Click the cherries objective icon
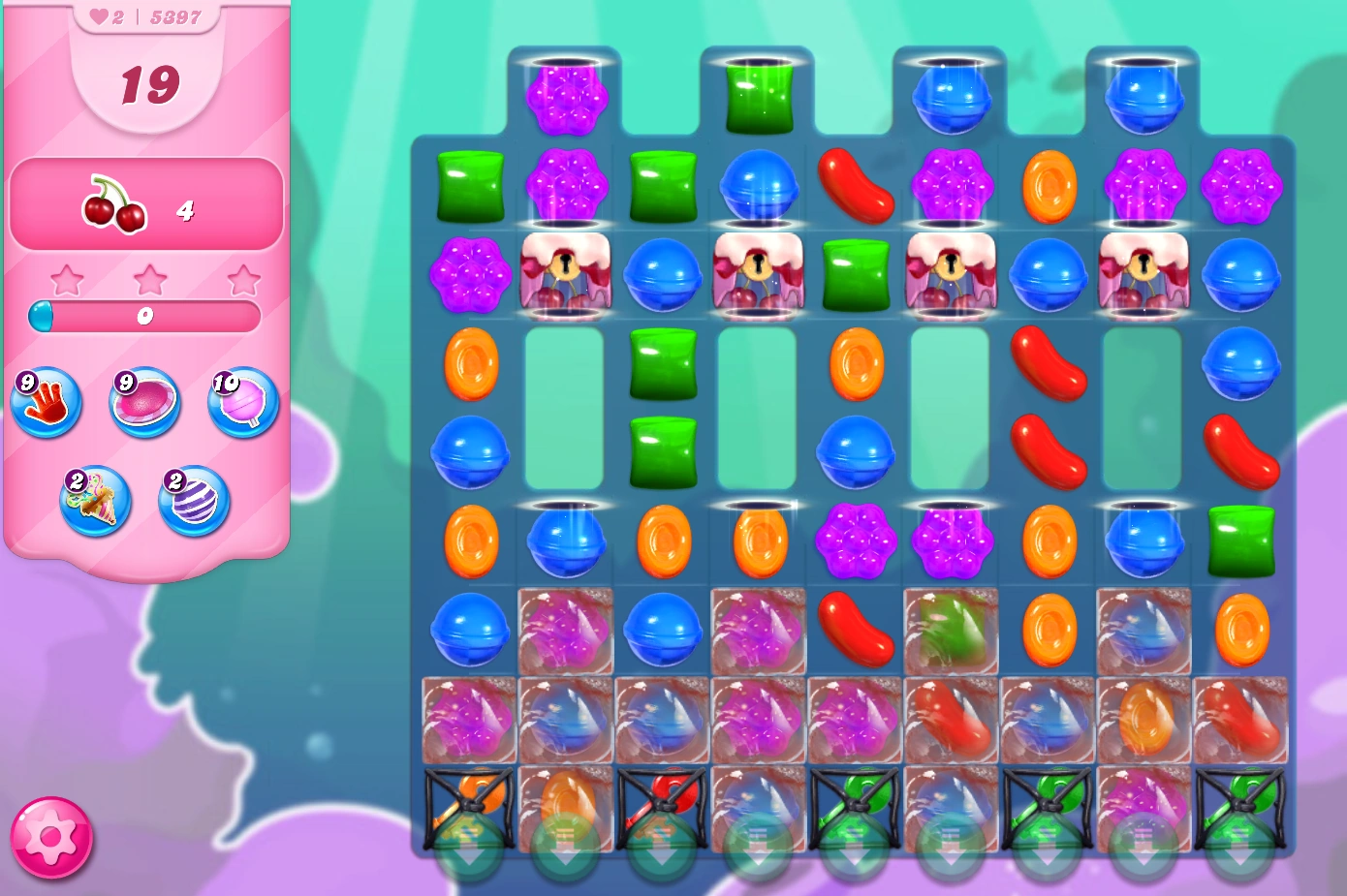 (x=114, y=204)
